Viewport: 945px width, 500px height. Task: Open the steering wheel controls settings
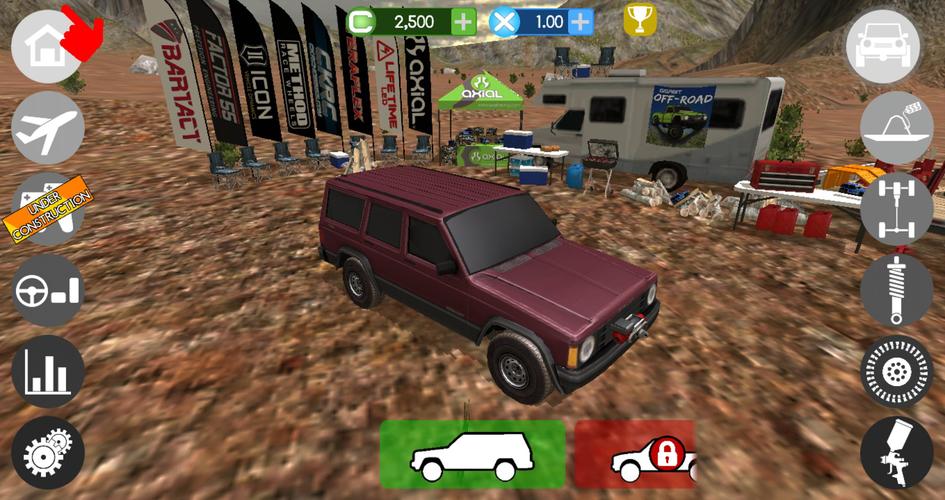click(47, 290)
